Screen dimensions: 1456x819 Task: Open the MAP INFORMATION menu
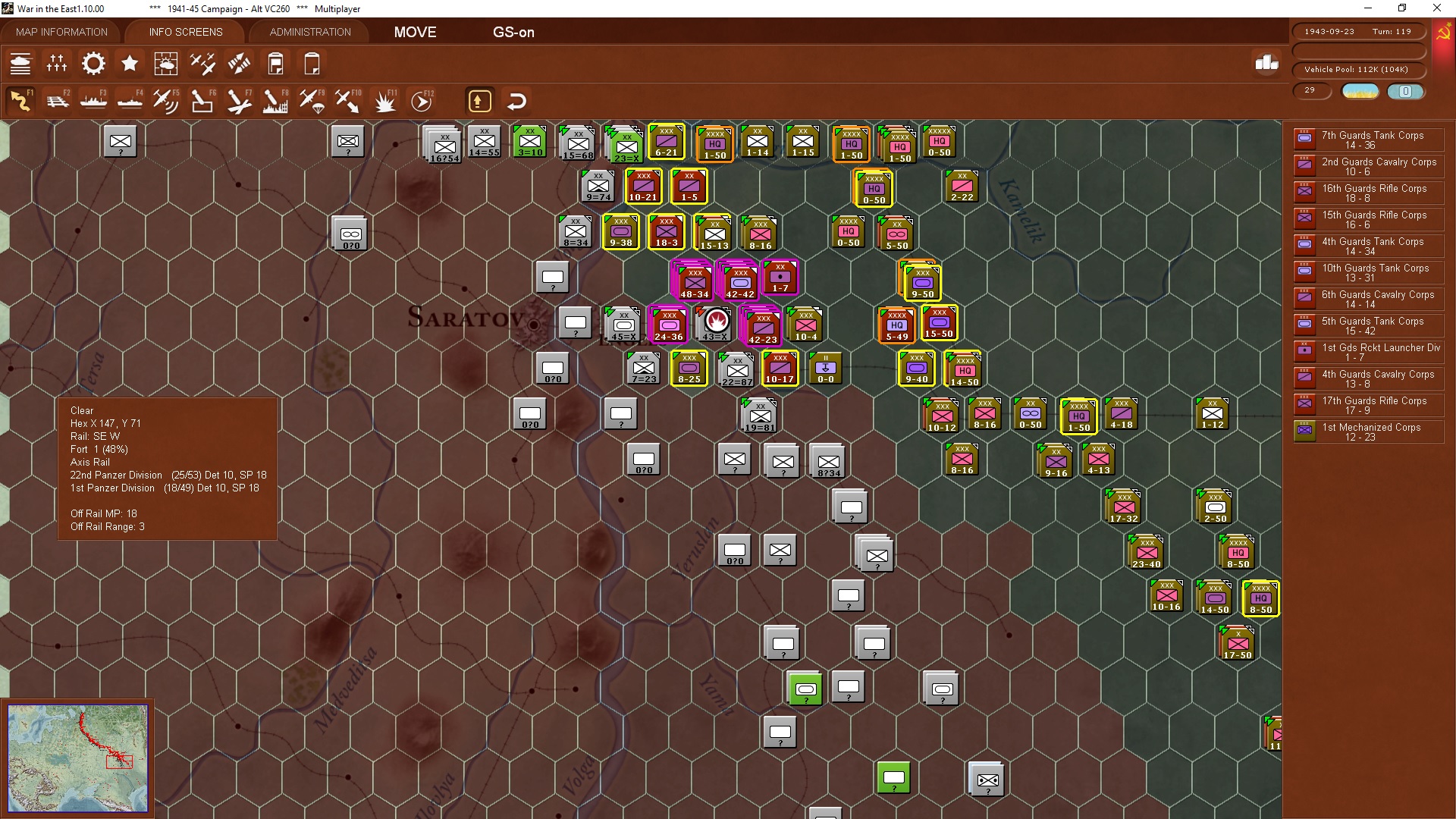61,32
